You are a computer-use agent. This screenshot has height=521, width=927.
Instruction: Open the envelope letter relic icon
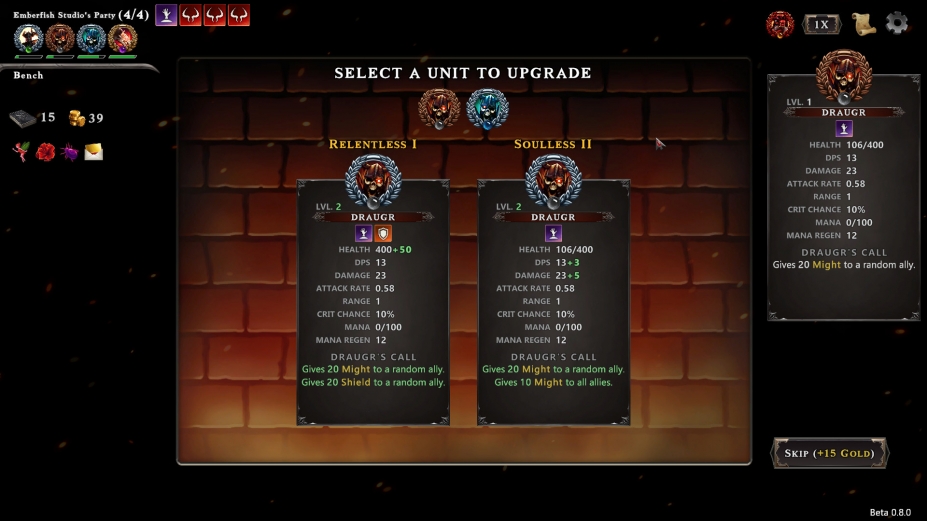tap(93, 152)
